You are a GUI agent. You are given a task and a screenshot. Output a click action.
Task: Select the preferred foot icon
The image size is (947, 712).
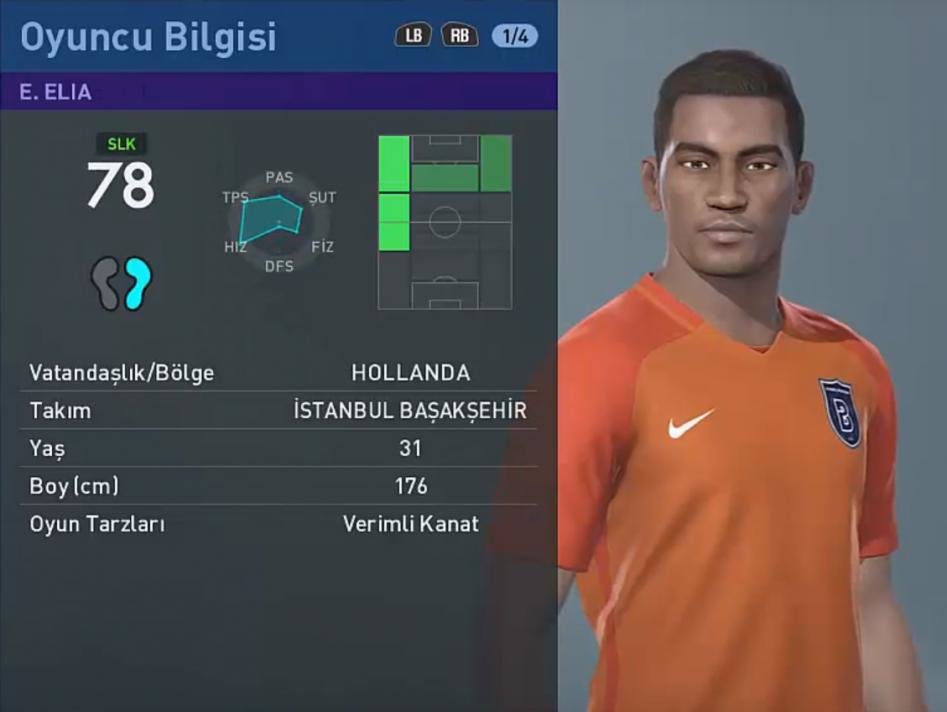pos(121,283)
